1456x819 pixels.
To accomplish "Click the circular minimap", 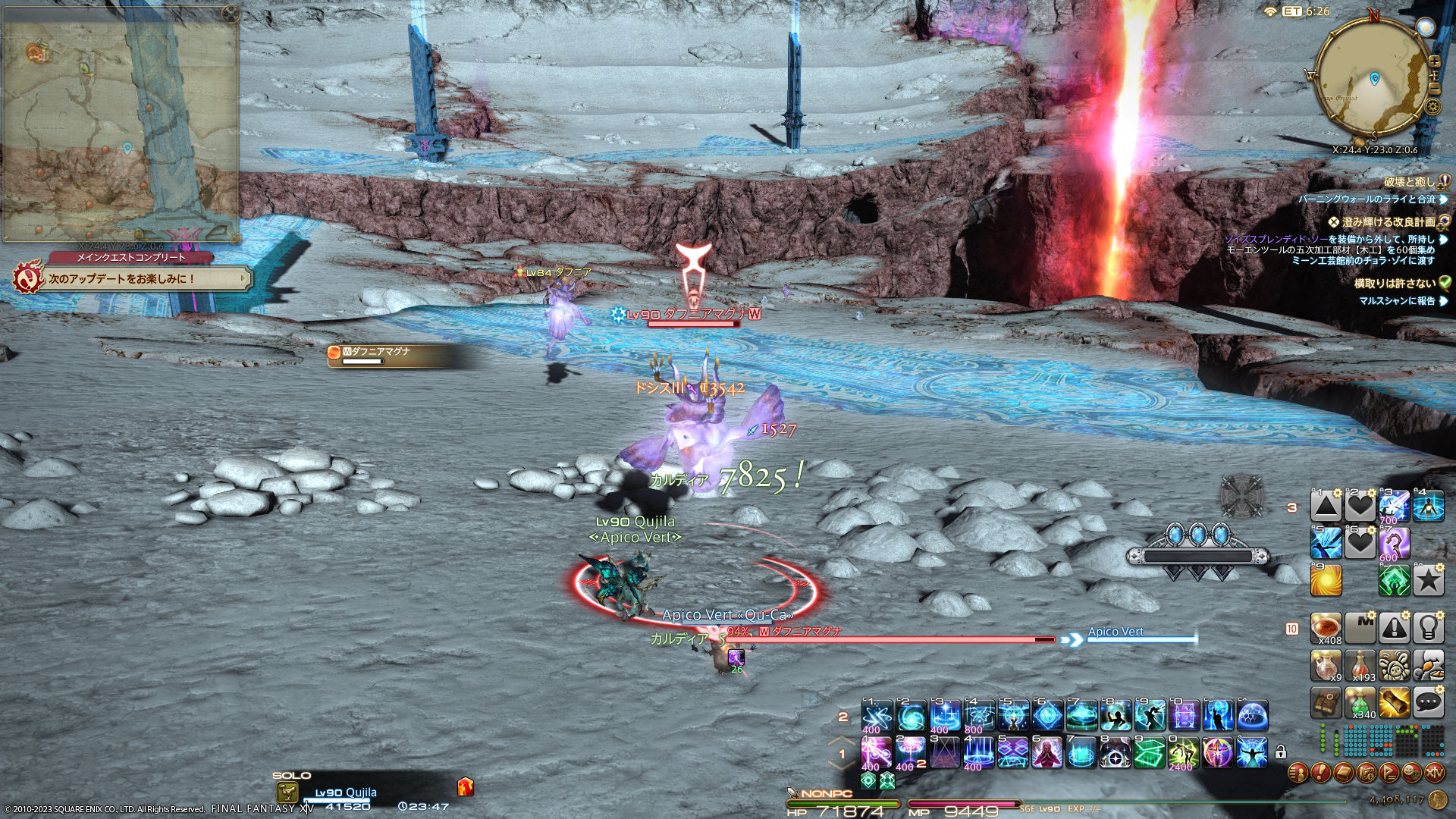I will [1371, 77].
